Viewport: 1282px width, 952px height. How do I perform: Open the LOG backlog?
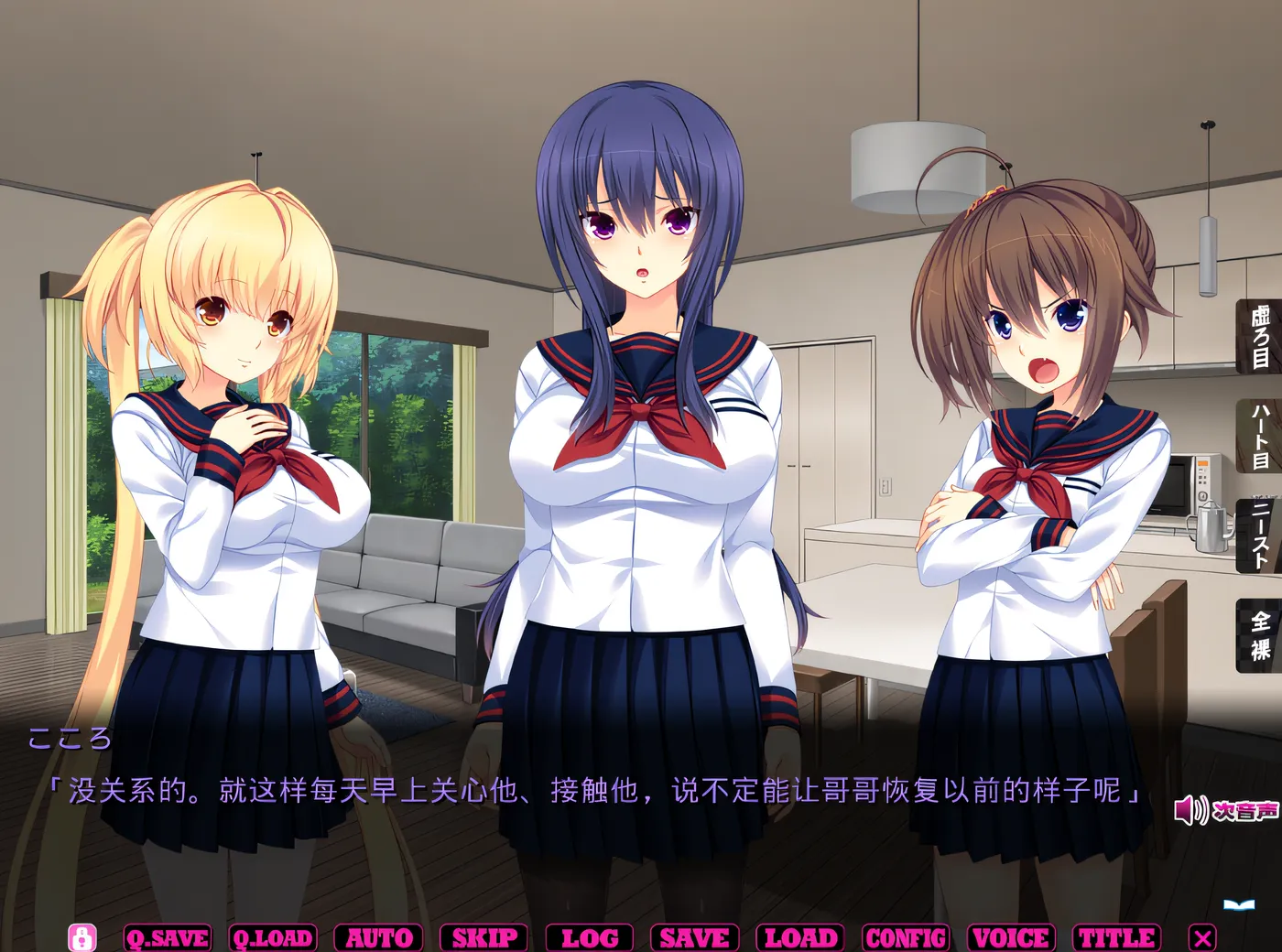pos(590,936)
